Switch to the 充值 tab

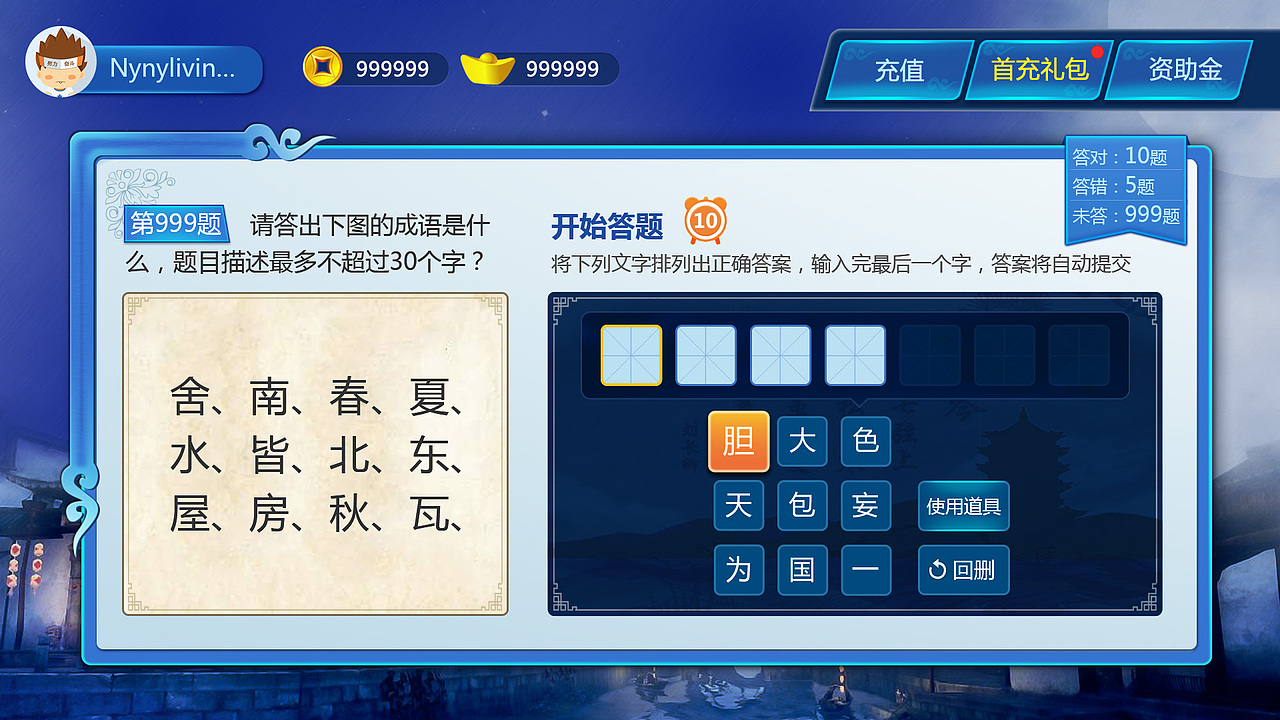[x=899, y=69]
